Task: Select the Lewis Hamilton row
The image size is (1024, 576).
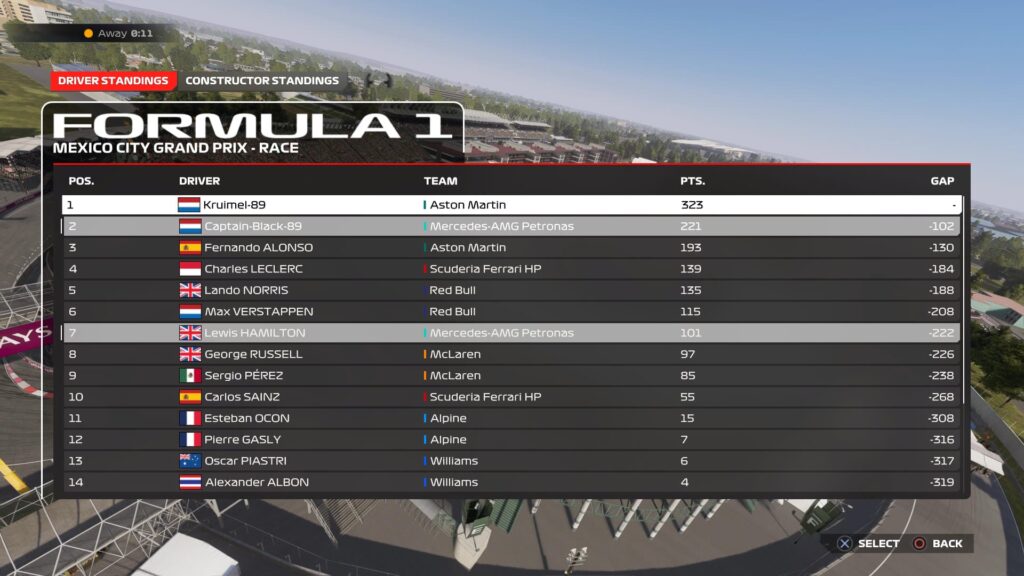Action: [x=511, y=333]
